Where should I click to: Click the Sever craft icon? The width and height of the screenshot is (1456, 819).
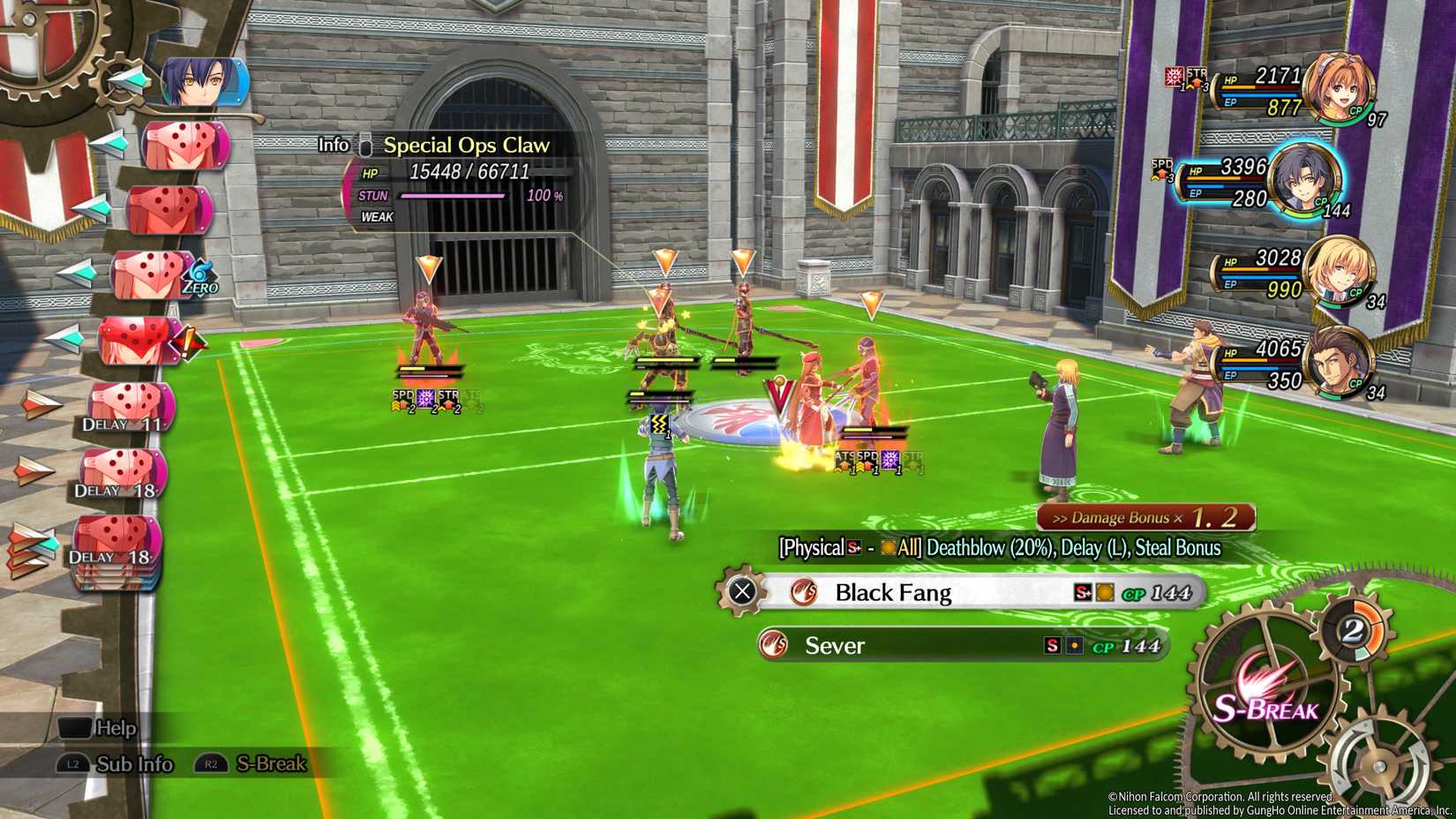772,645
